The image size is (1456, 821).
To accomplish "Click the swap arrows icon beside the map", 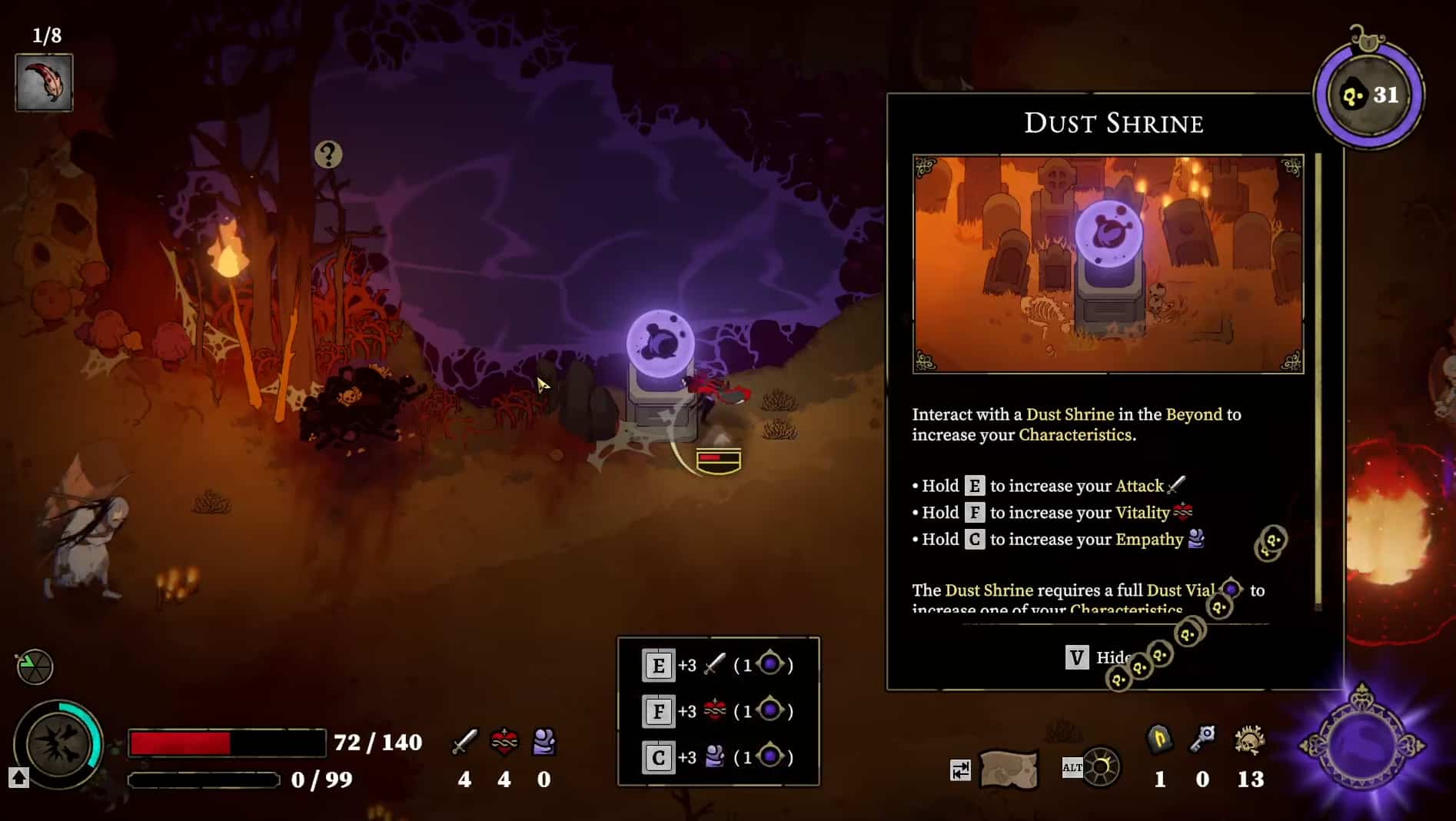I will tap(960, 769).
